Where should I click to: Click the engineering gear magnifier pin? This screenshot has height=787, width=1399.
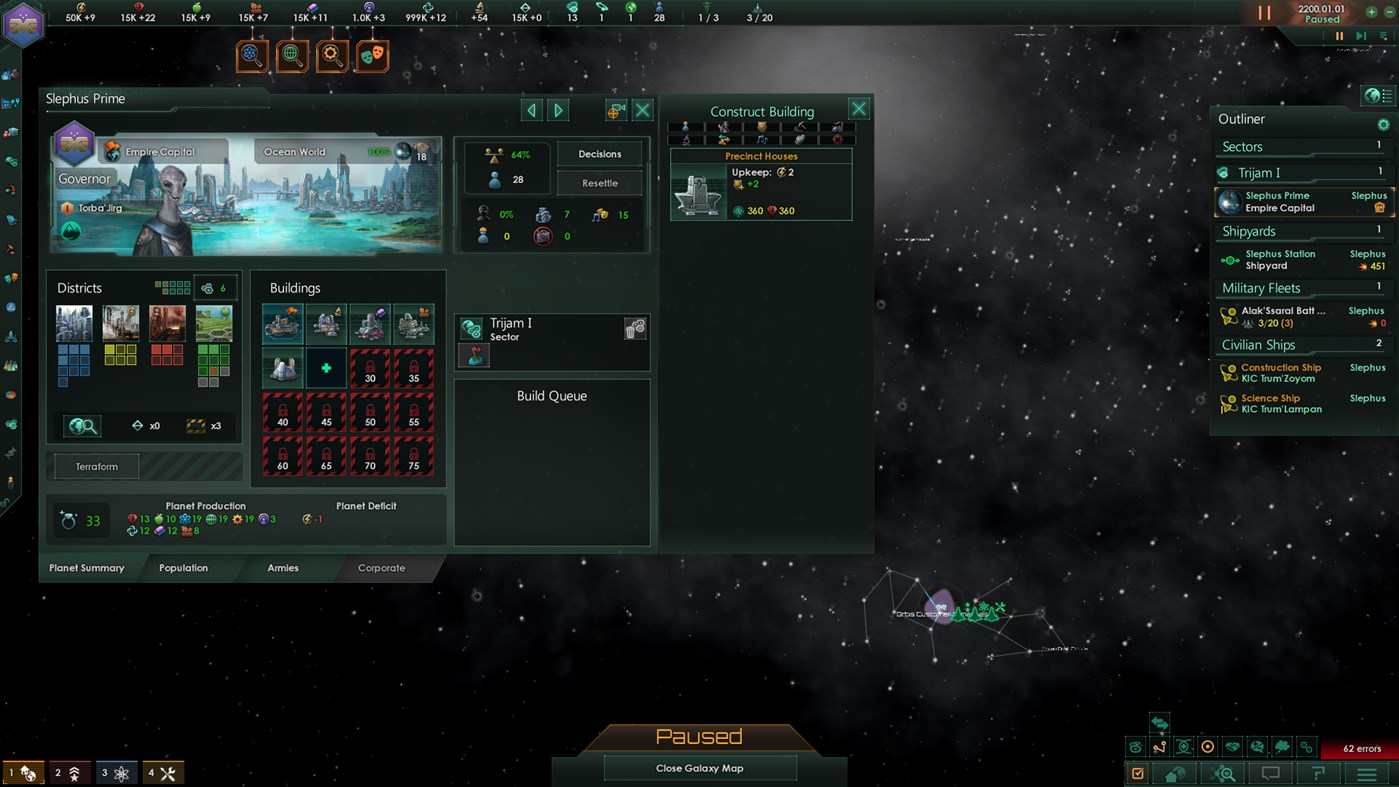(x=332, y=55)
